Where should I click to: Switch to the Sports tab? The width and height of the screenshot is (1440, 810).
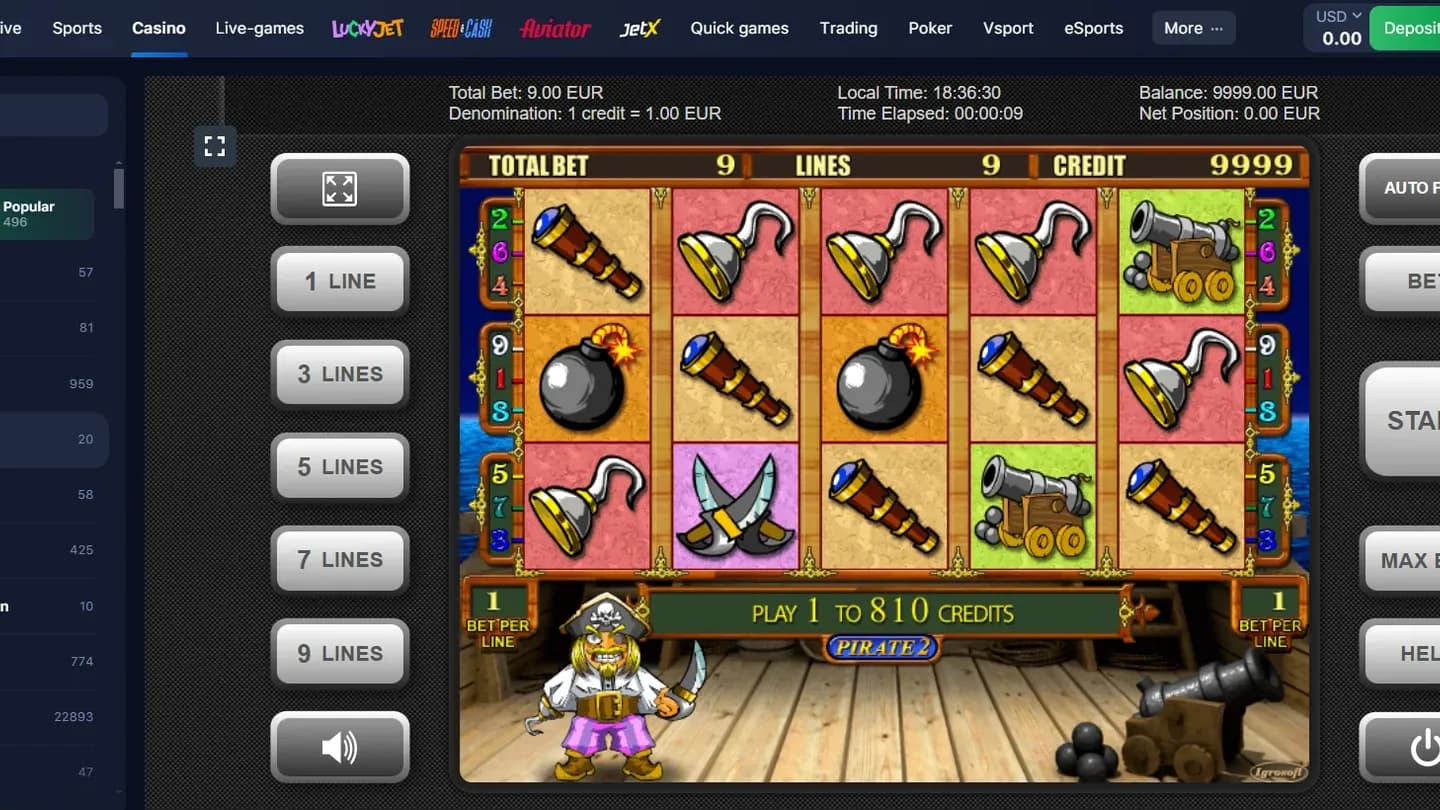click(76, 28)
